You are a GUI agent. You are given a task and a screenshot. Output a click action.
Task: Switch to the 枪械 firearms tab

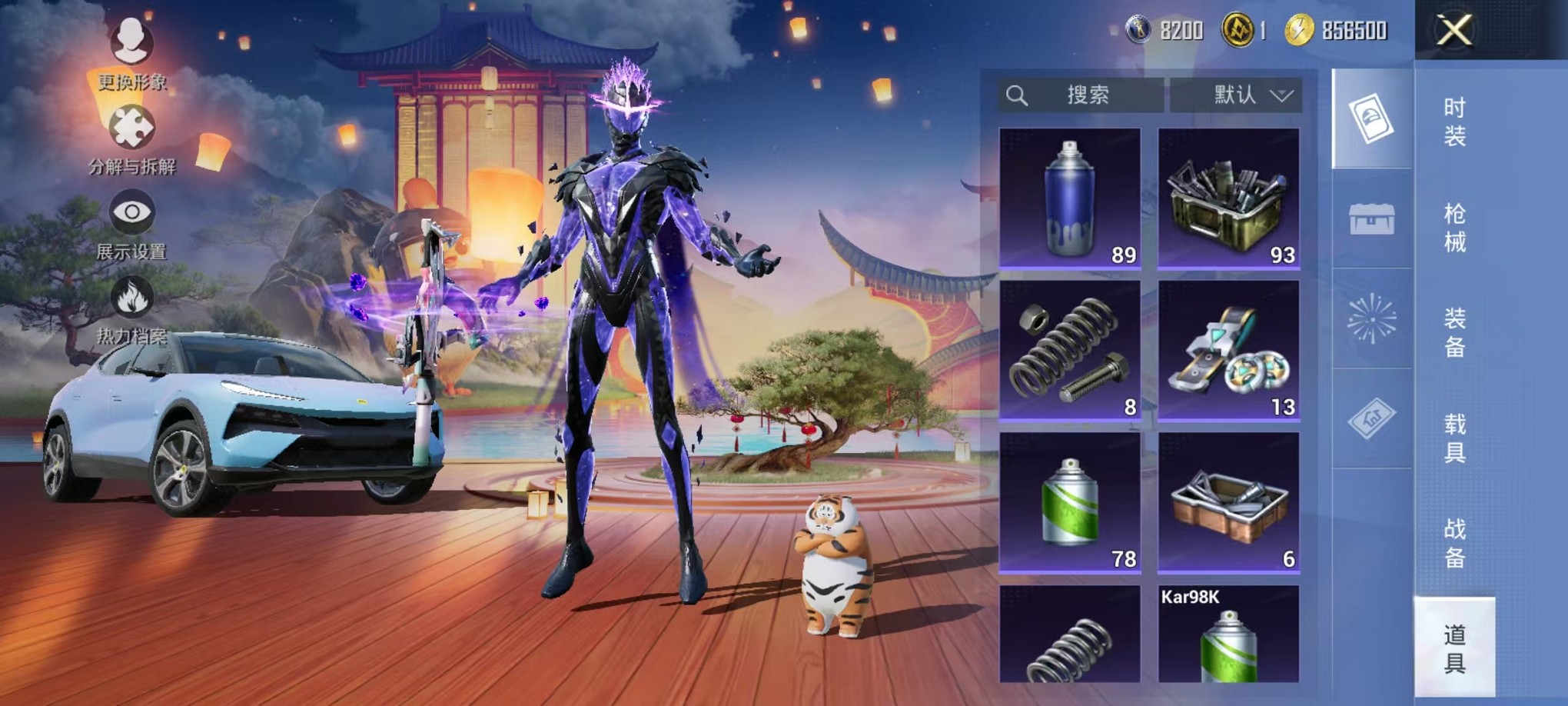[1454, 228]
